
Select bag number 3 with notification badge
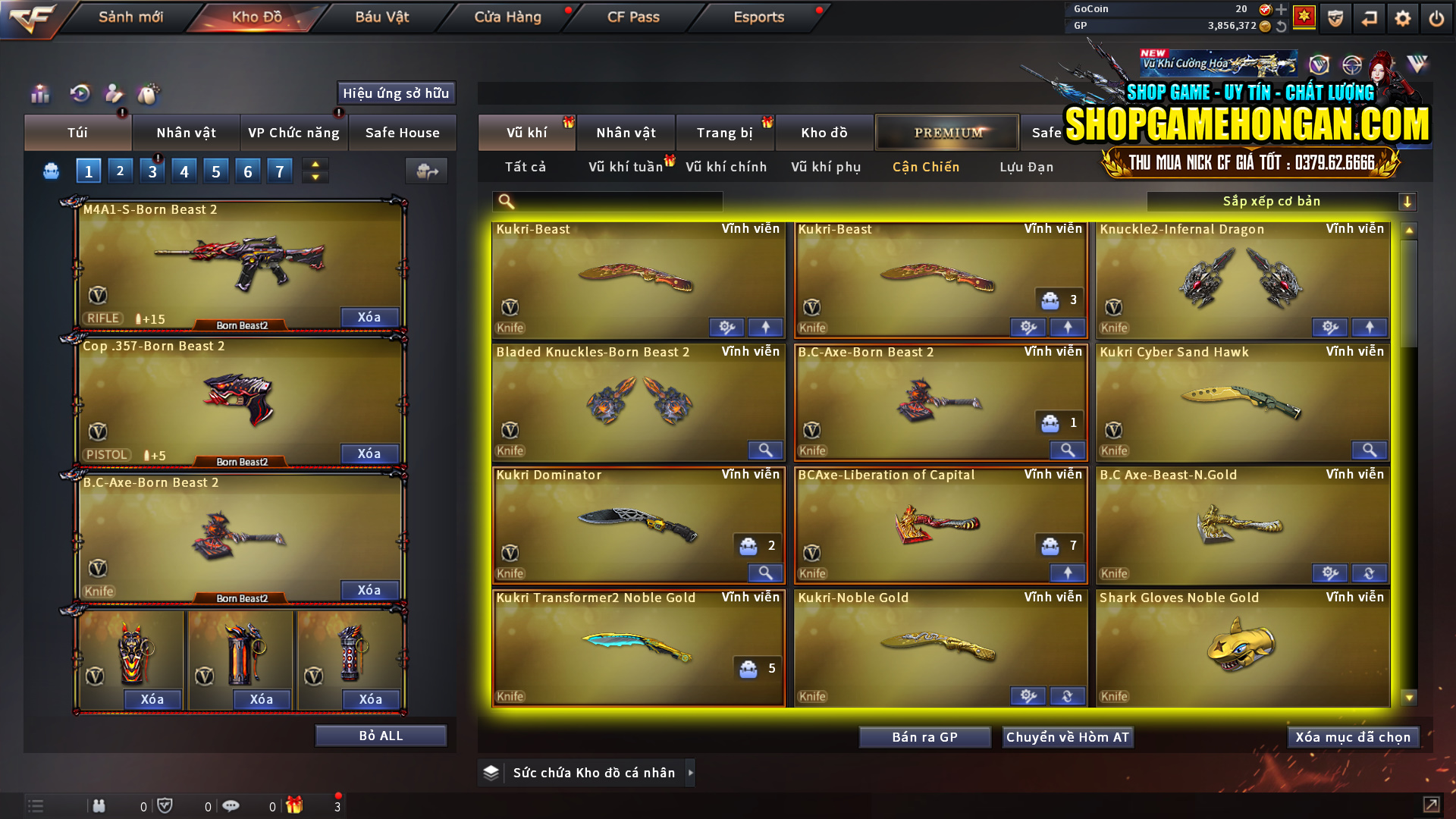point(152,171)
